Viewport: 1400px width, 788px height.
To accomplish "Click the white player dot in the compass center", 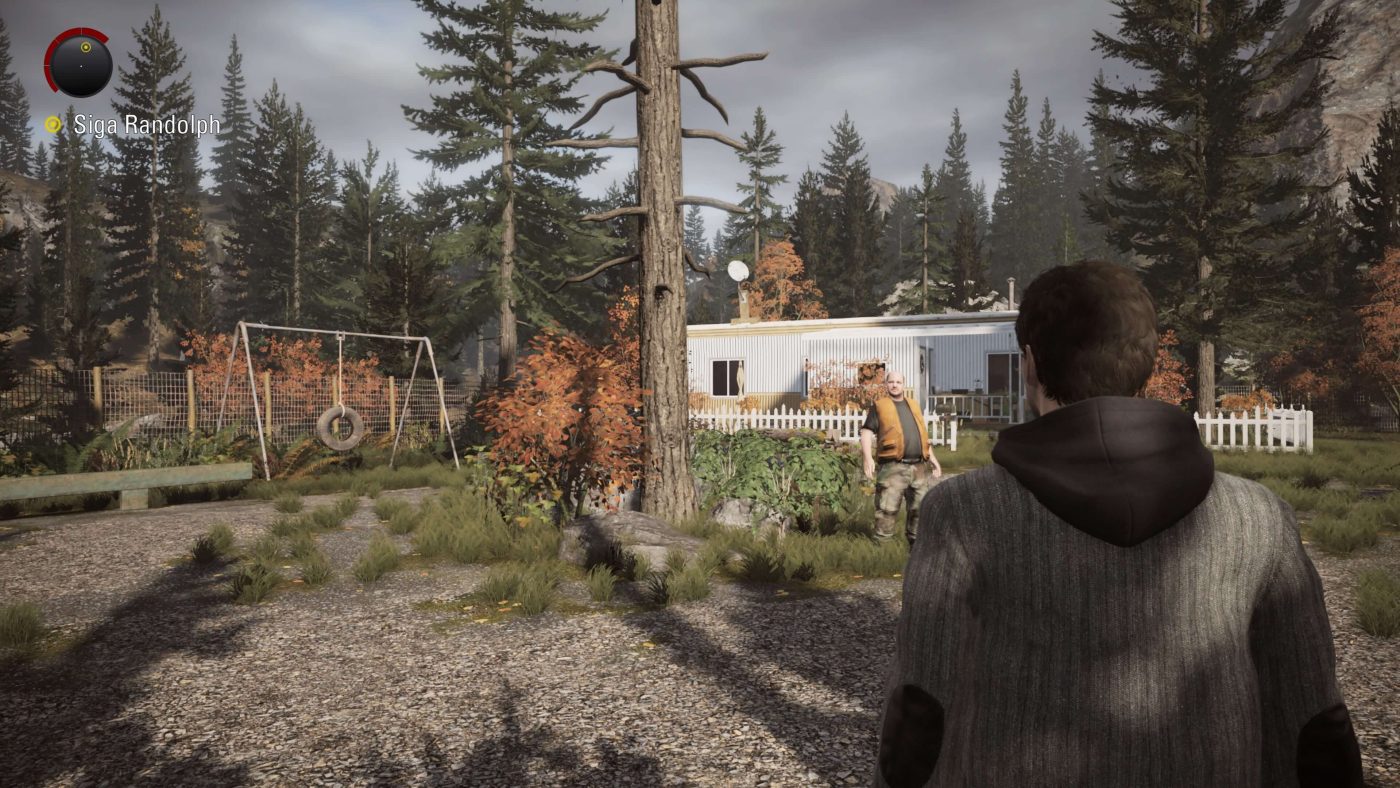I will 81,67.
